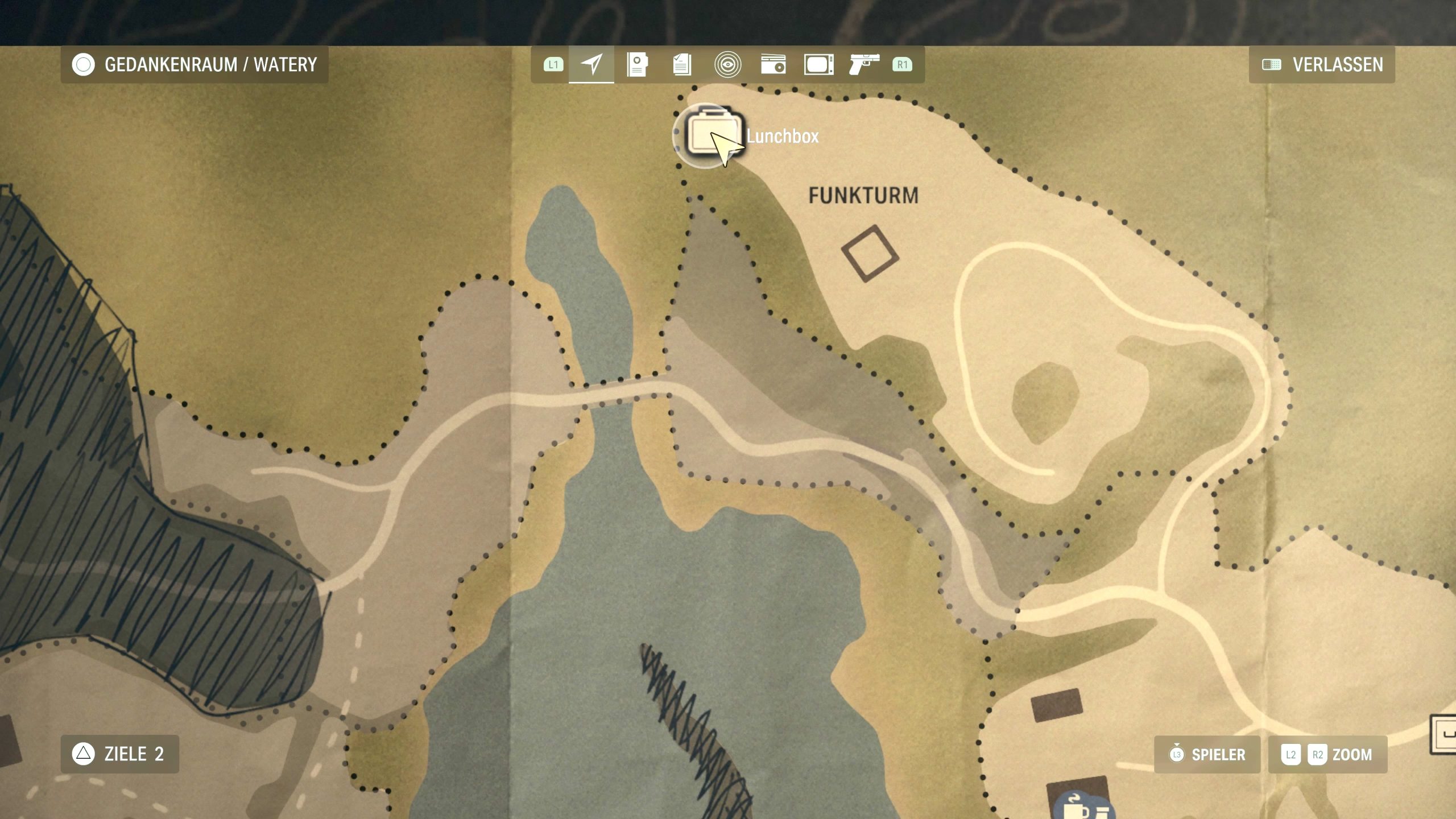This screenshot has width=1456, height=819.
Task: Open the radio broadcasts tab
Action: tap(773, 64)
